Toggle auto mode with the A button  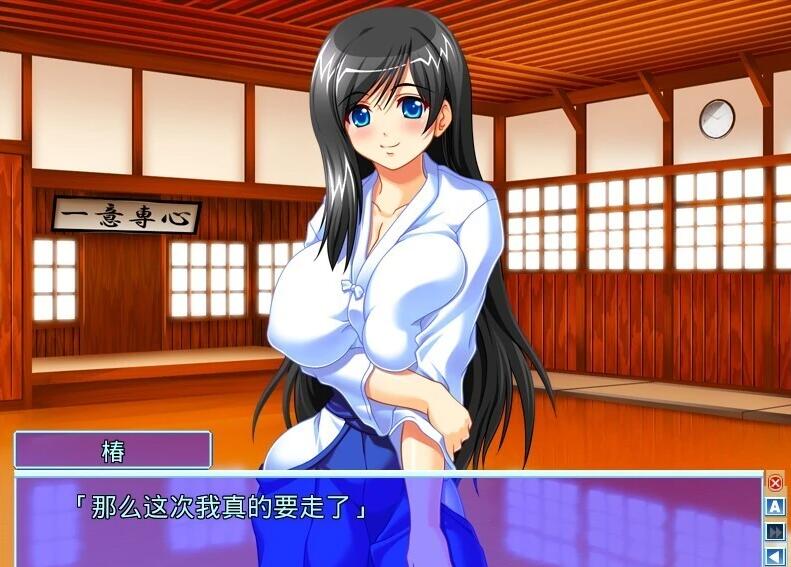pos(775,507)
